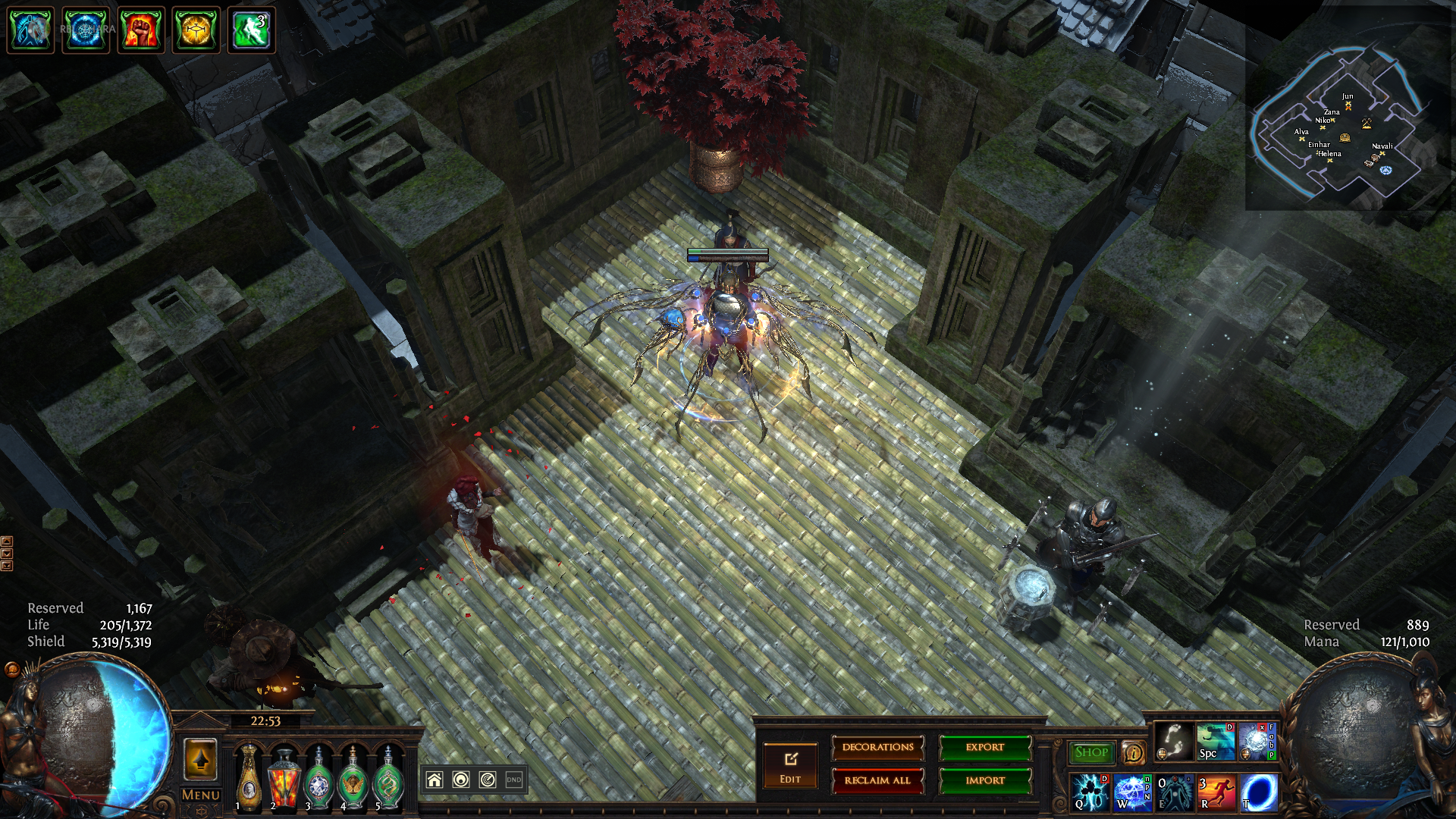Click the orange level-up arrow button
1456x819 pixels.
click(x=200, y=760)
